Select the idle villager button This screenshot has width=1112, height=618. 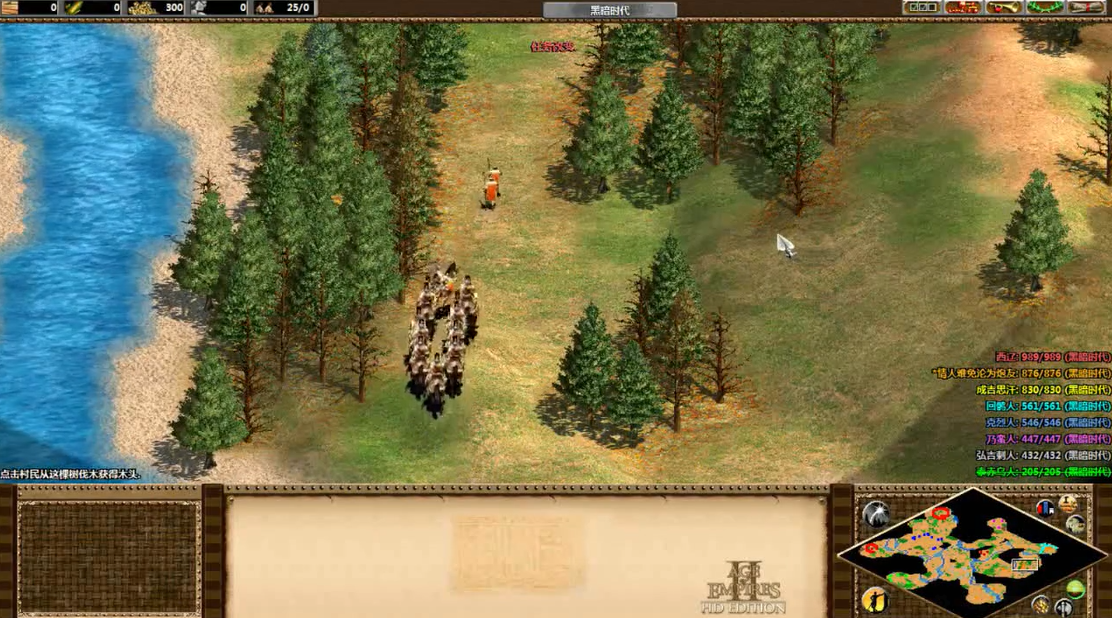(x=875, y=599)
